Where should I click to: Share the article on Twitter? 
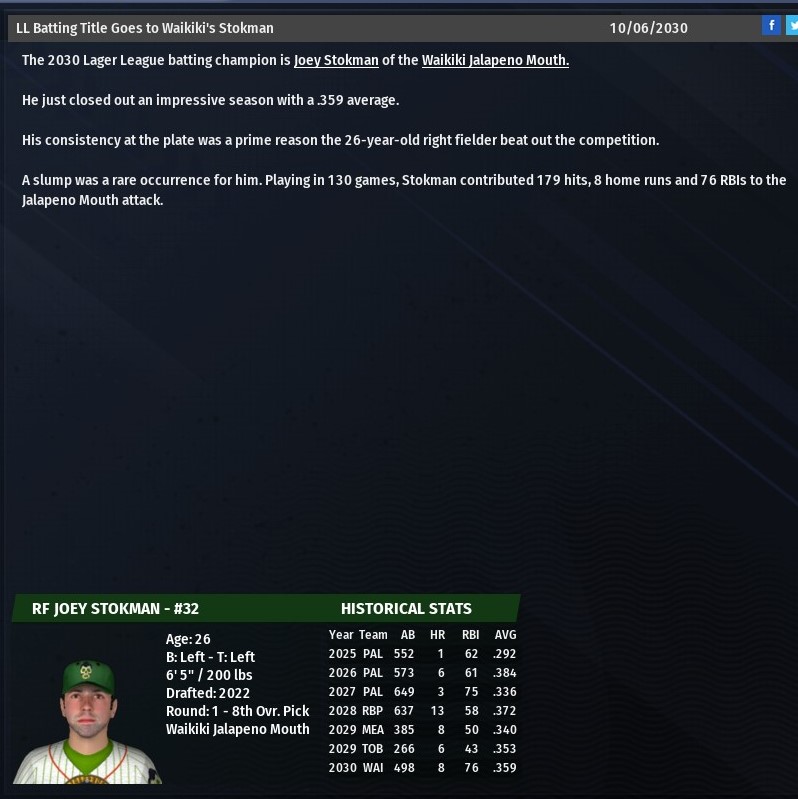[792, 26]
